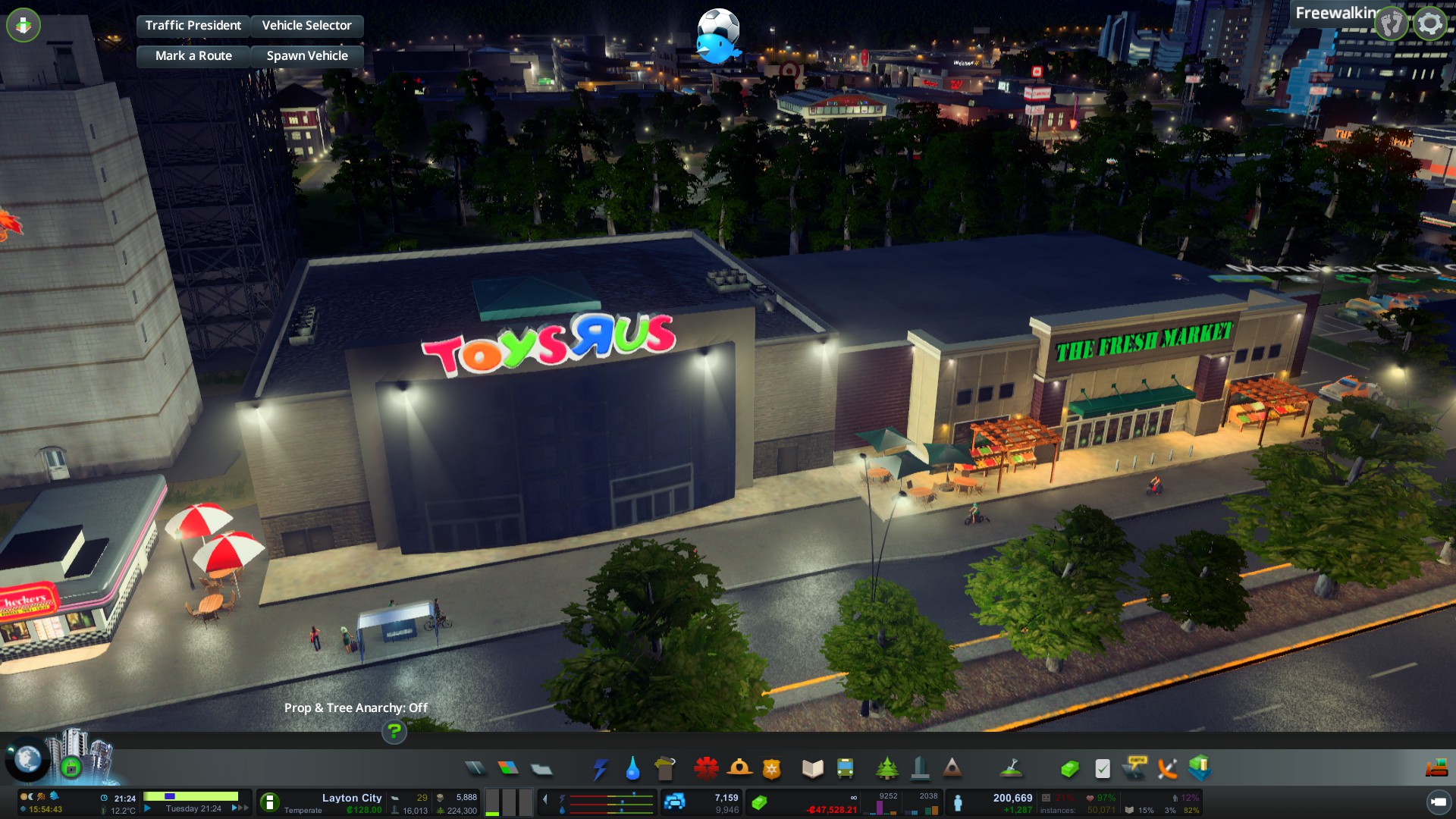Open the gear settings menu

click(1430, 24)
